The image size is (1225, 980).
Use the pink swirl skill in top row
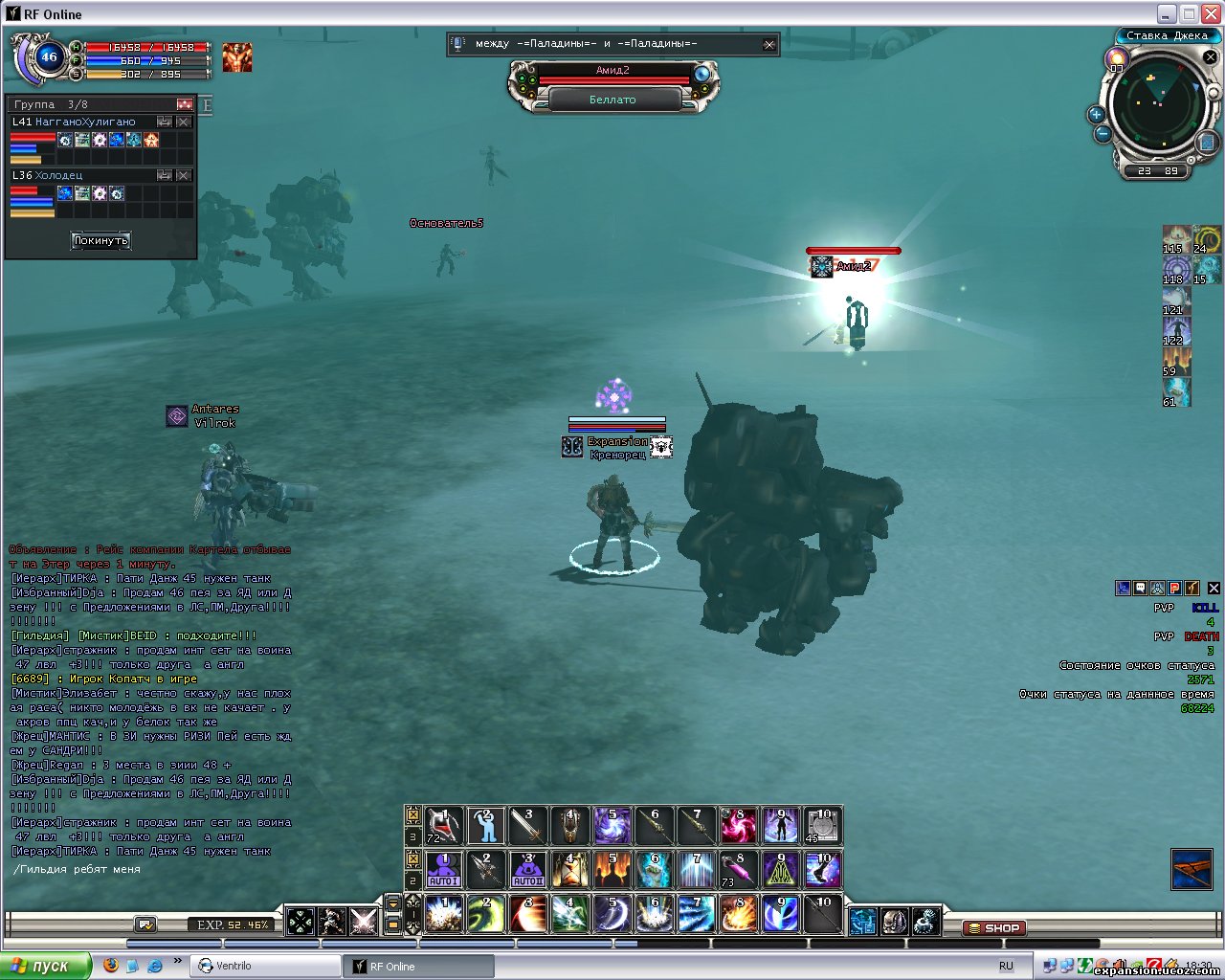(x=738, y=825)
